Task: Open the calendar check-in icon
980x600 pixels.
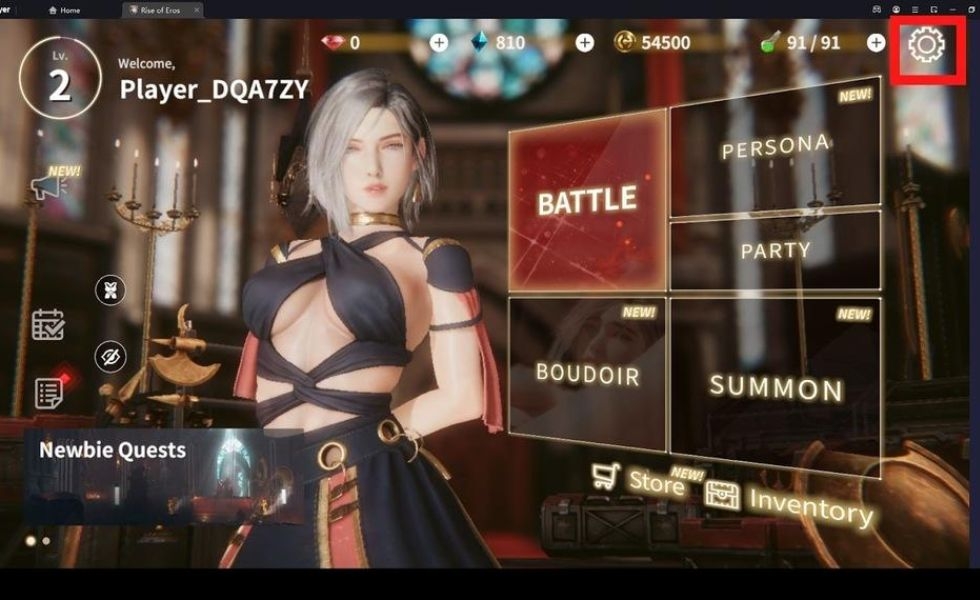Action: coord(47,325)
